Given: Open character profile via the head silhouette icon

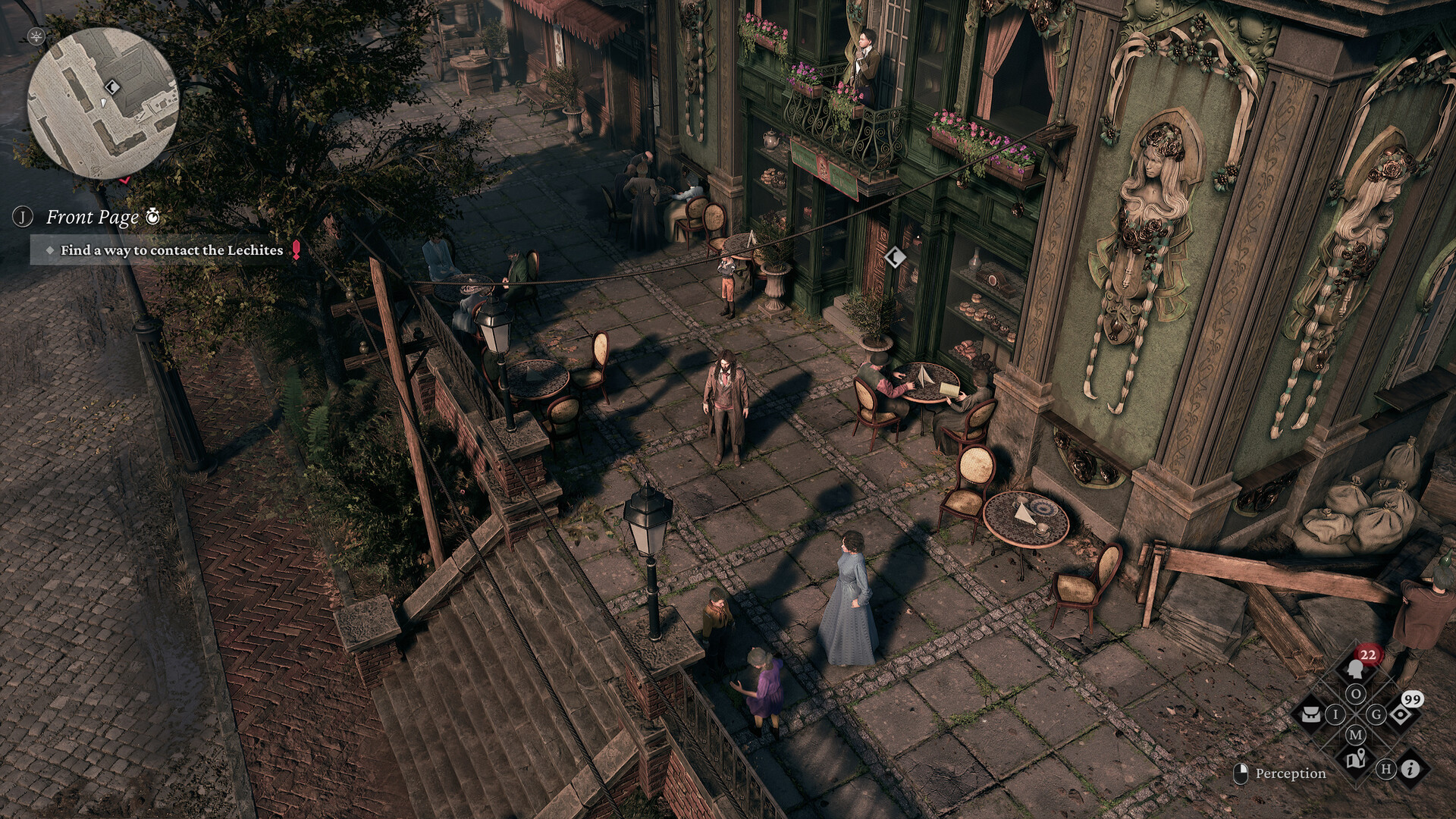Looking at the screenshot, I should point(1355,669).
